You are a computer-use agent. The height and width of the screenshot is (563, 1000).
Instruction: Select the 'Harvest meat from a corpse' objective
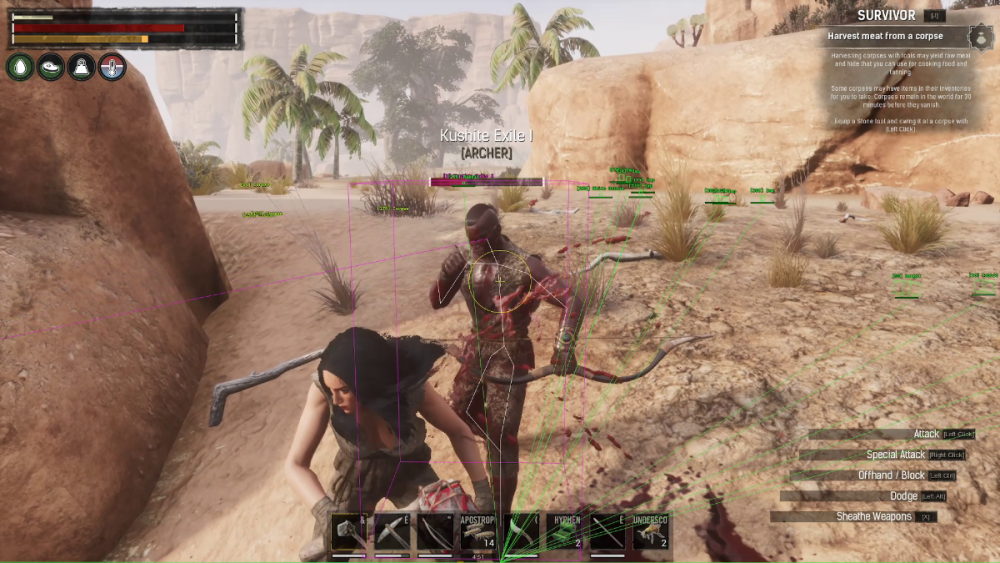[x=885, y=36]
